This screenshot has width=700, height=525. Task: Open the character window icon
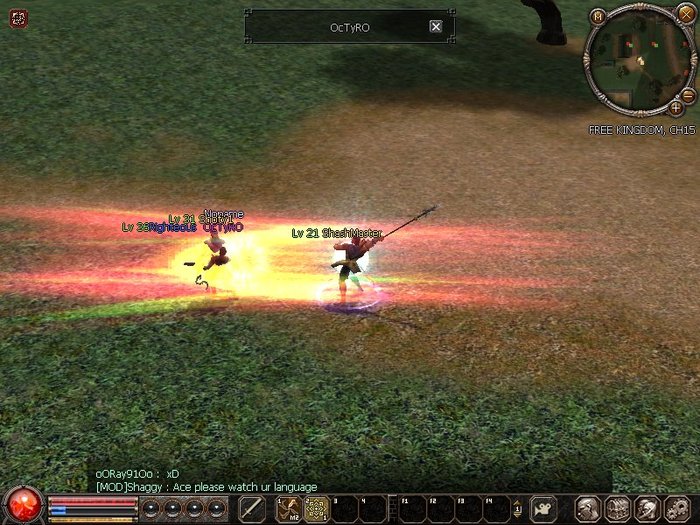[589, 508]
